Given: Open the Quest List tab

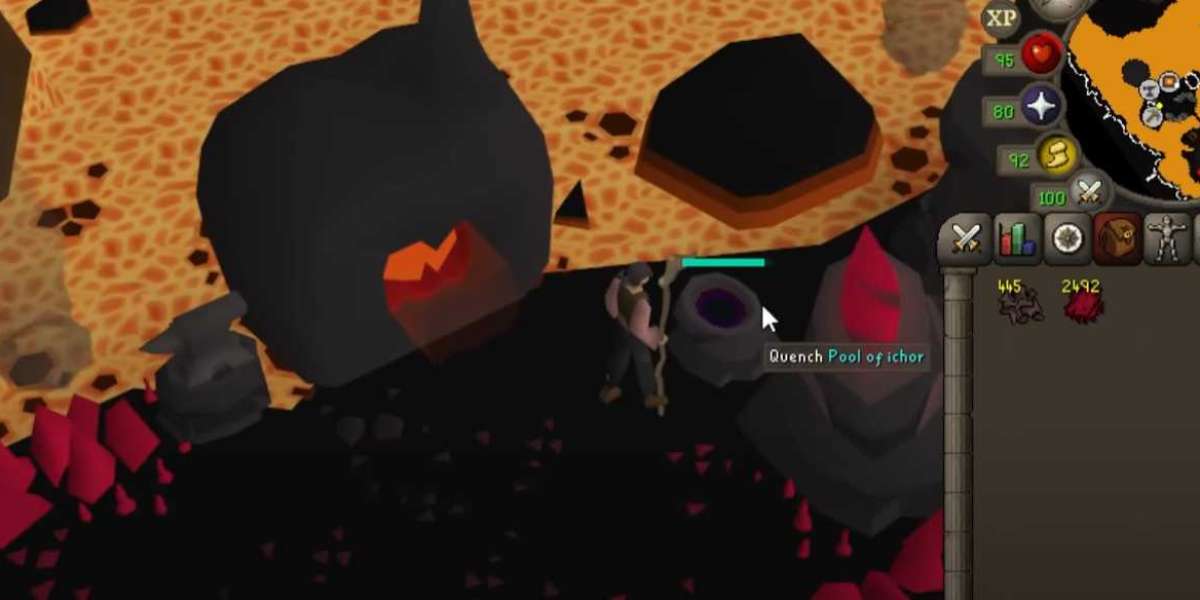Looking at the screenshot, I should click(x=1067, y=239).
